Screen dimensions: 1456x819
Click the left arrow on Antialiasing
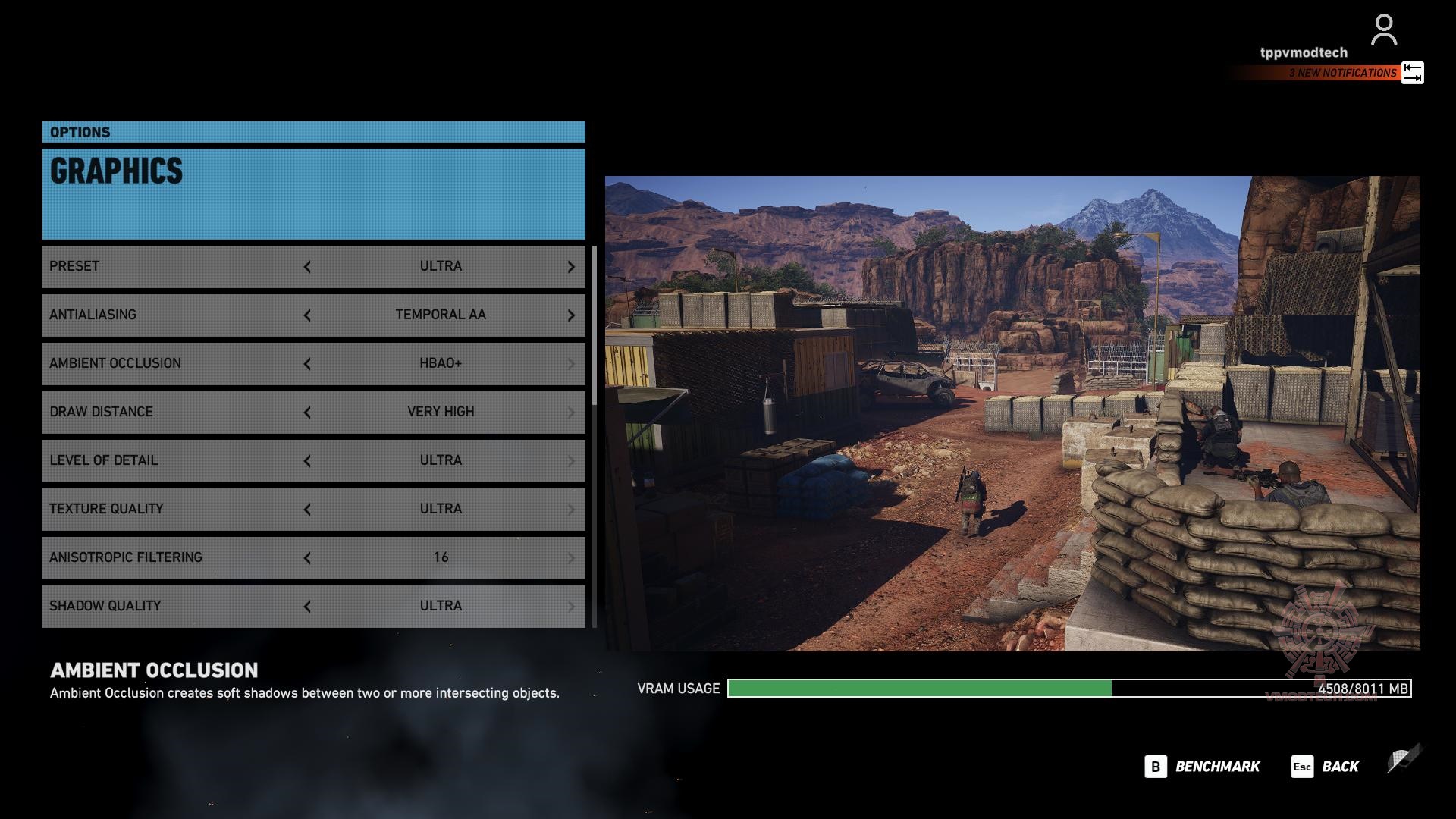[x=307, y=315]
